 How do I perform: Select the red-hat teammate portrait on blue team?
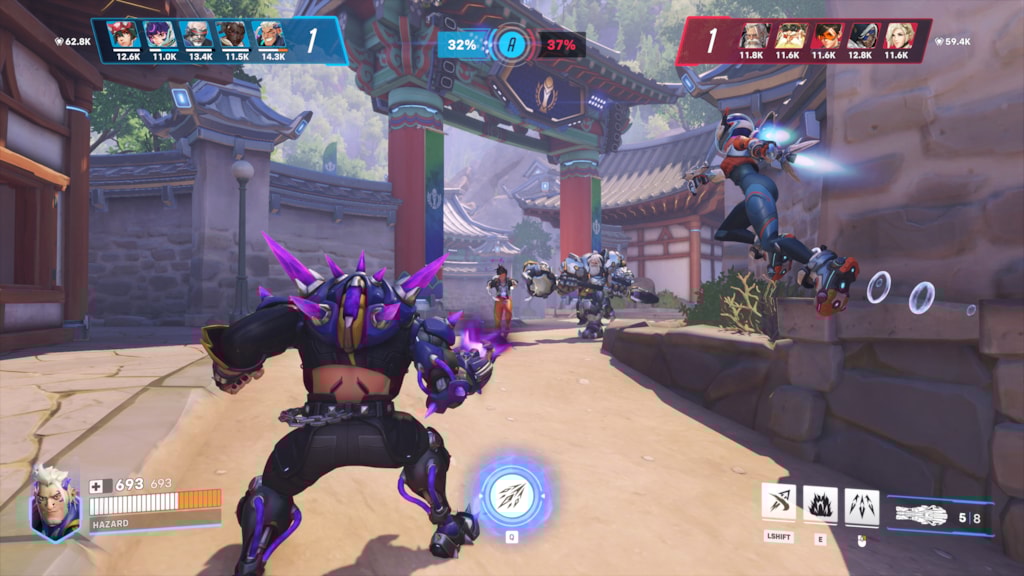pyautogui.click(x=127, y=36)
